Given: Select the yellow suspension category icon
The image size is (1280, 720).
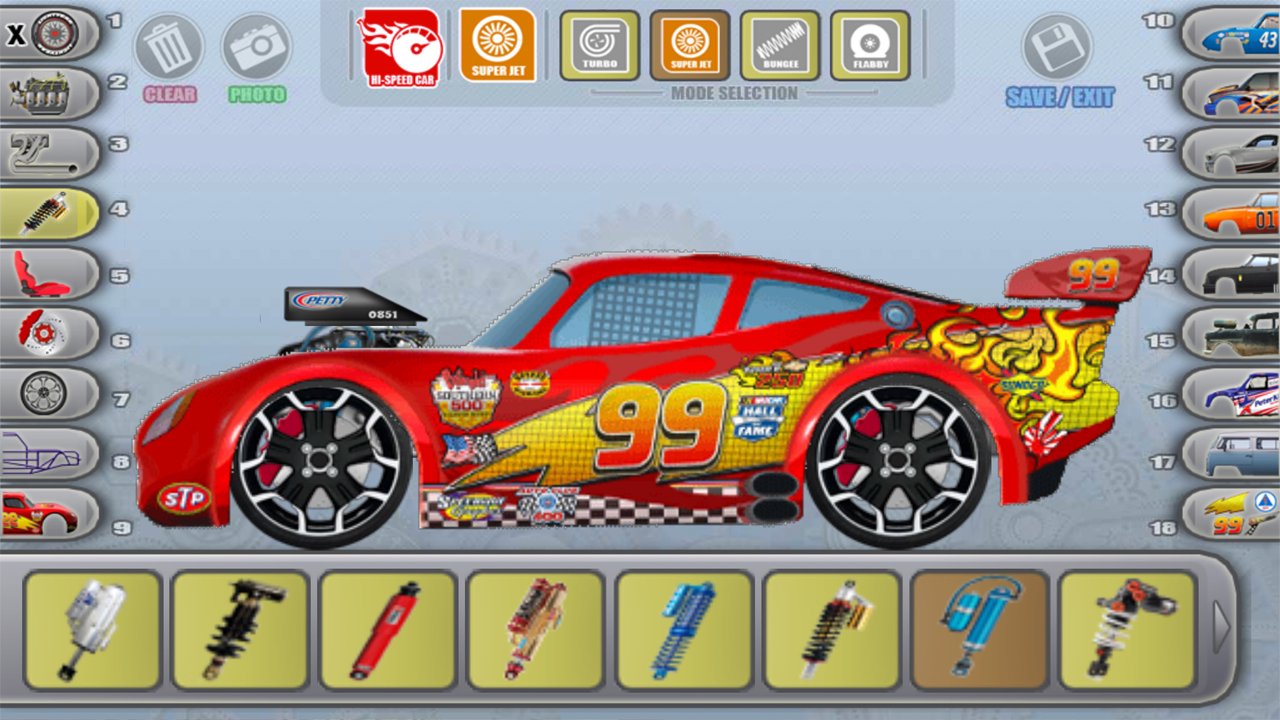Looking at the screenshot, I should (45, 210).
